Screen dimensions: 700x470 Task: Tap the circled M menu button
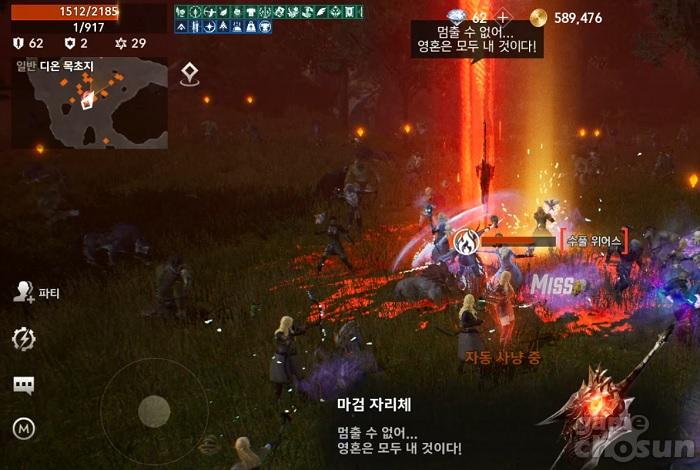[x=23, y=429]
